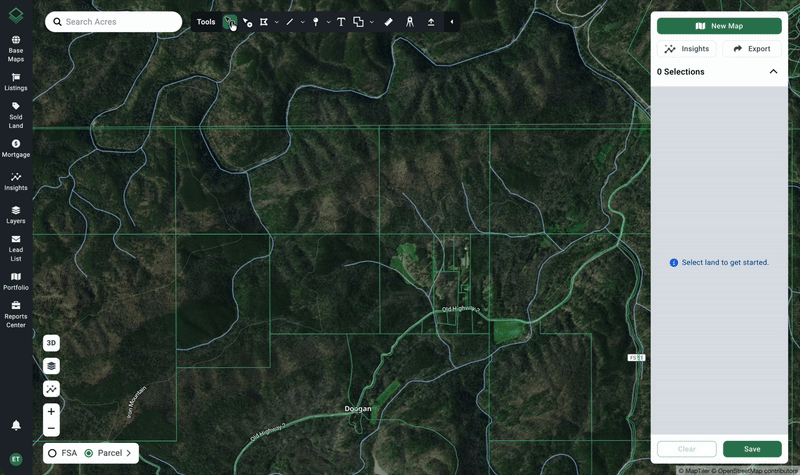Go to Portfolio in the sidebar
This screenshot has width=800, height=475.
[x=16, y=280]
